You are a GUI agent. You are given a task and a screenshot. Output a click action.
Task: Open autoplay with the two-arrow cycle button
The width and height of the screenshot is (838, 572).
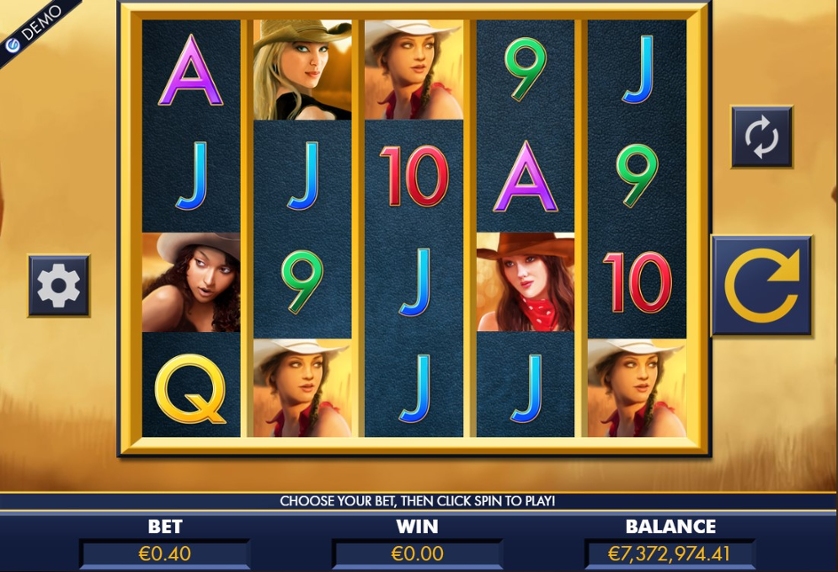point(761,136)
